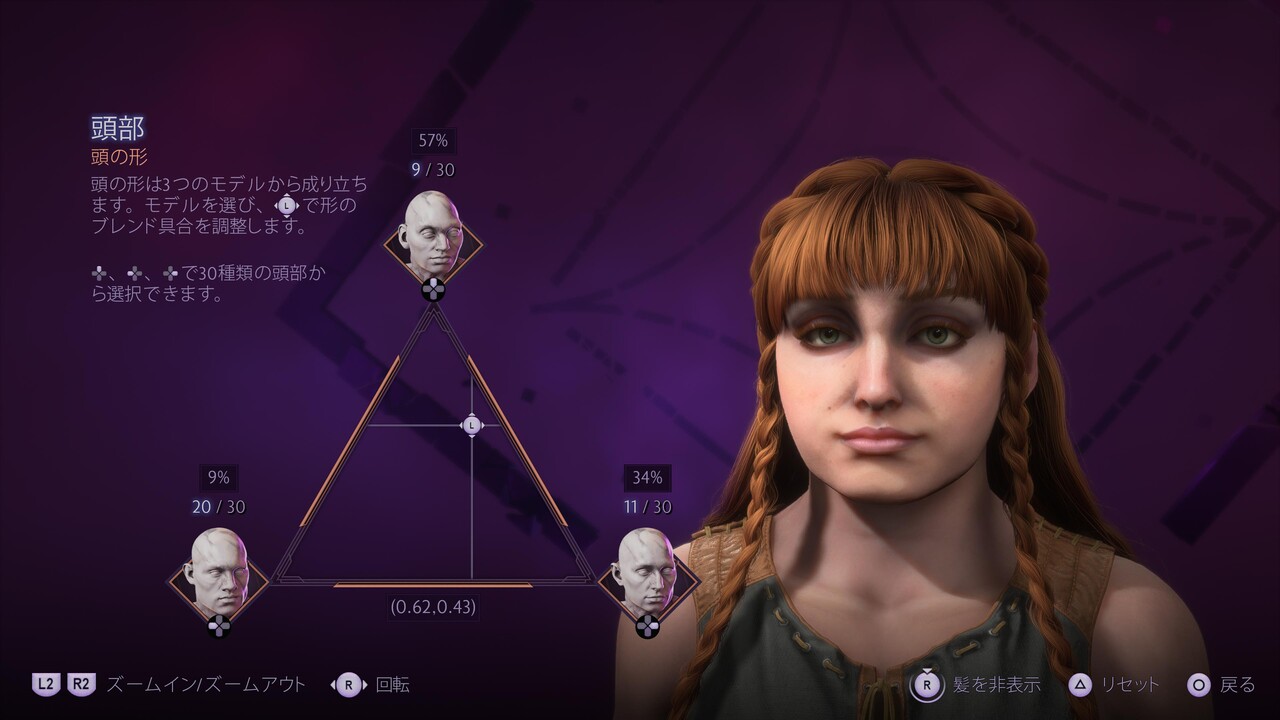Choose the head model labeled 20 / 30

click(x=219, y=574)
